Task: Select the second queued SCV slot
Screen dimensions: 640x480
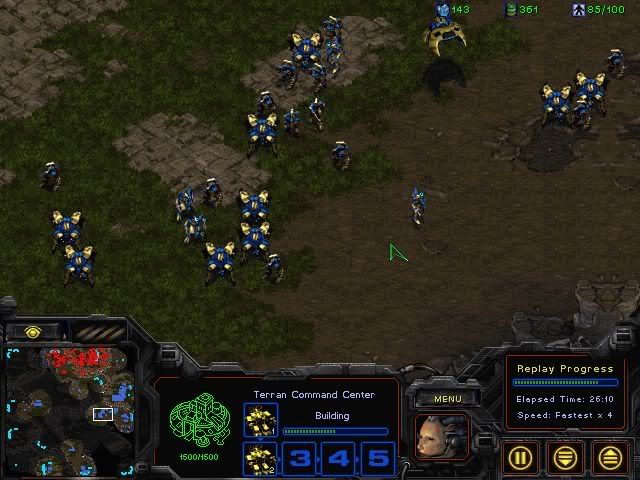Action: click(258, 459)
